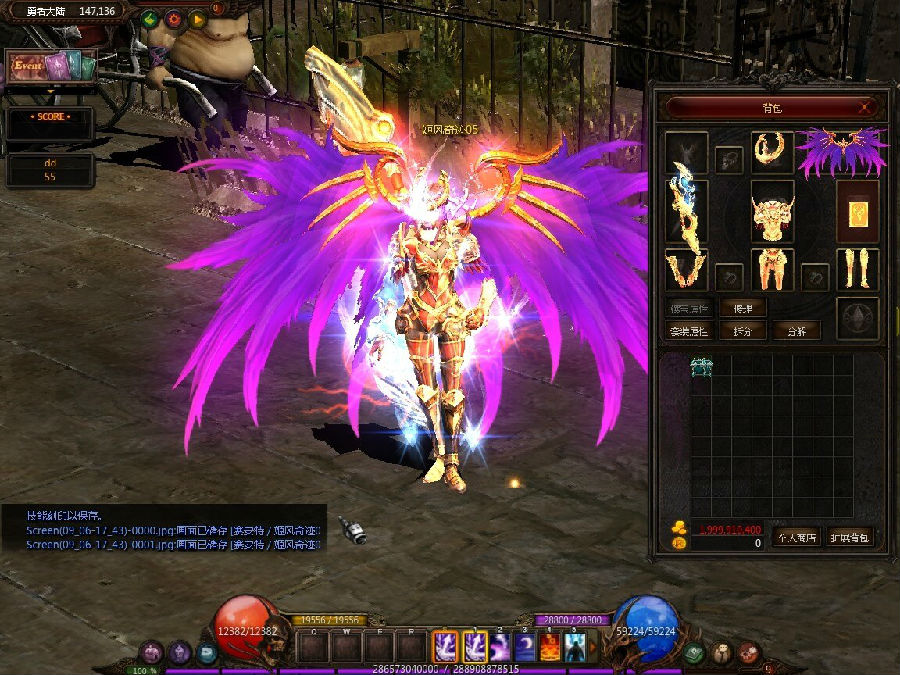Select the golden horned armor slot

tap(772, 210)
